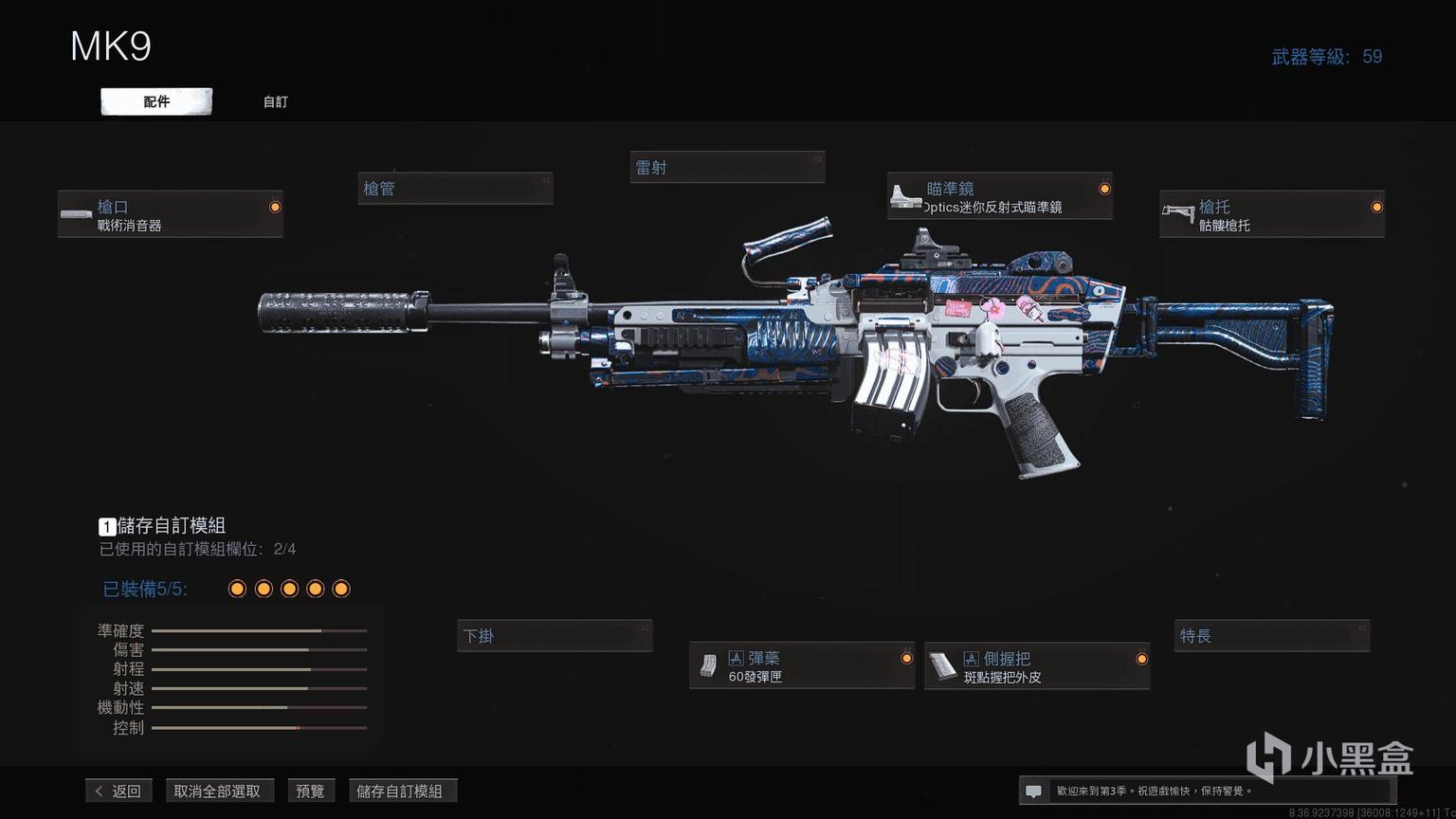Choose the 雷射 laser attachment slot
The image size is (1456, 819).
pyautogui.click(x=727, y=168)
